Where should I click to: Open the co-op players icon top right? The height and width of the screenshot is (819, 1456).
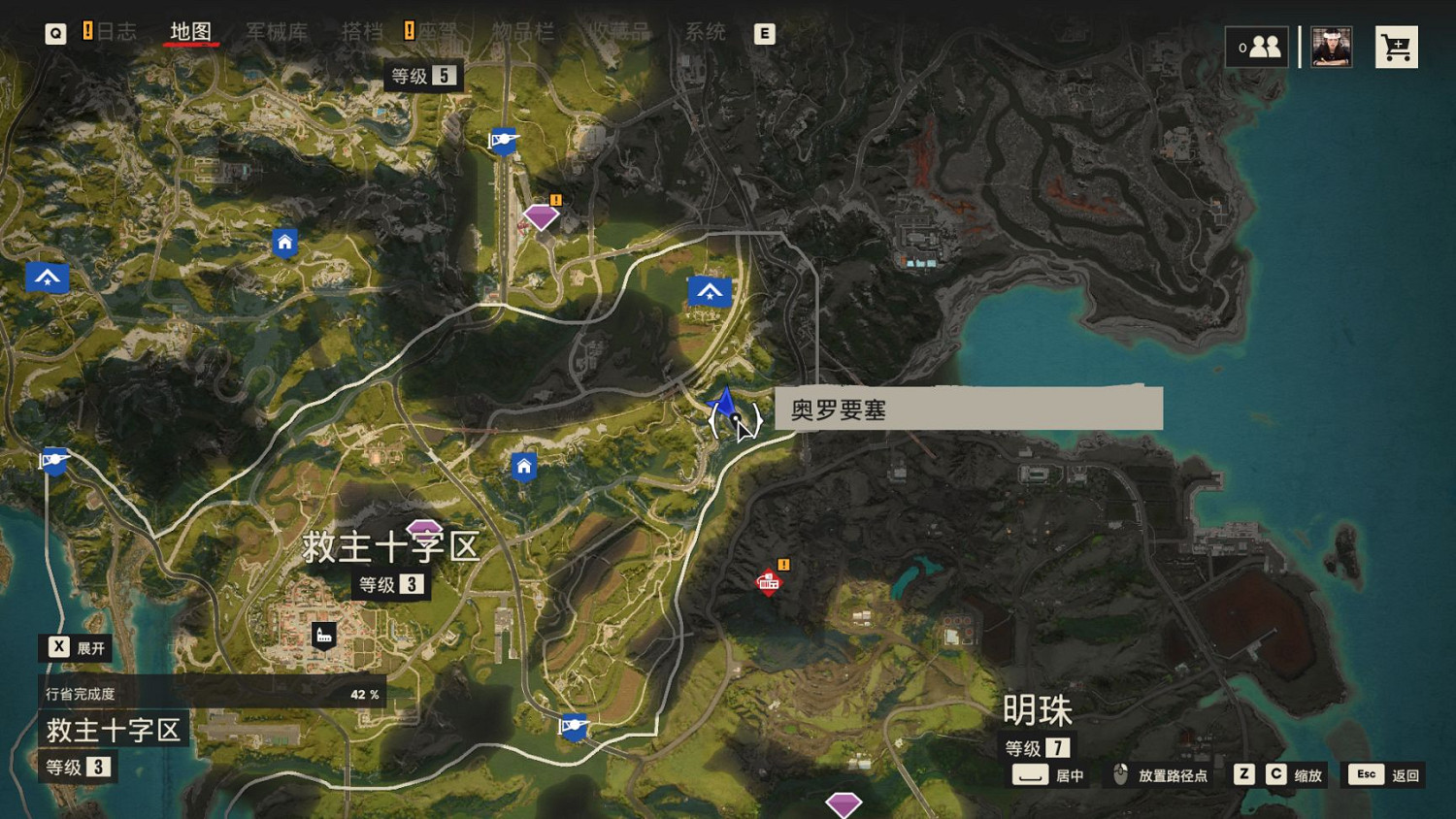pyautogui.click(x=1258, y=46)
